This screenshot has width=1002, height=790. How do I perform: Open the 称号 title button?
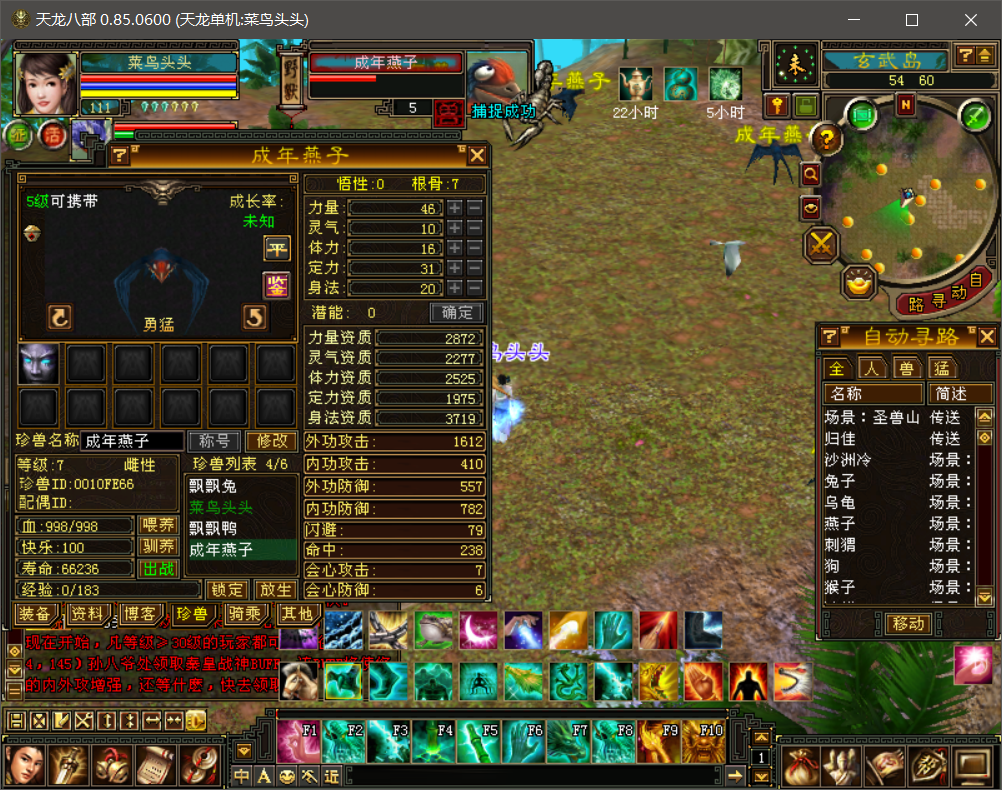[x=215, y=441]
